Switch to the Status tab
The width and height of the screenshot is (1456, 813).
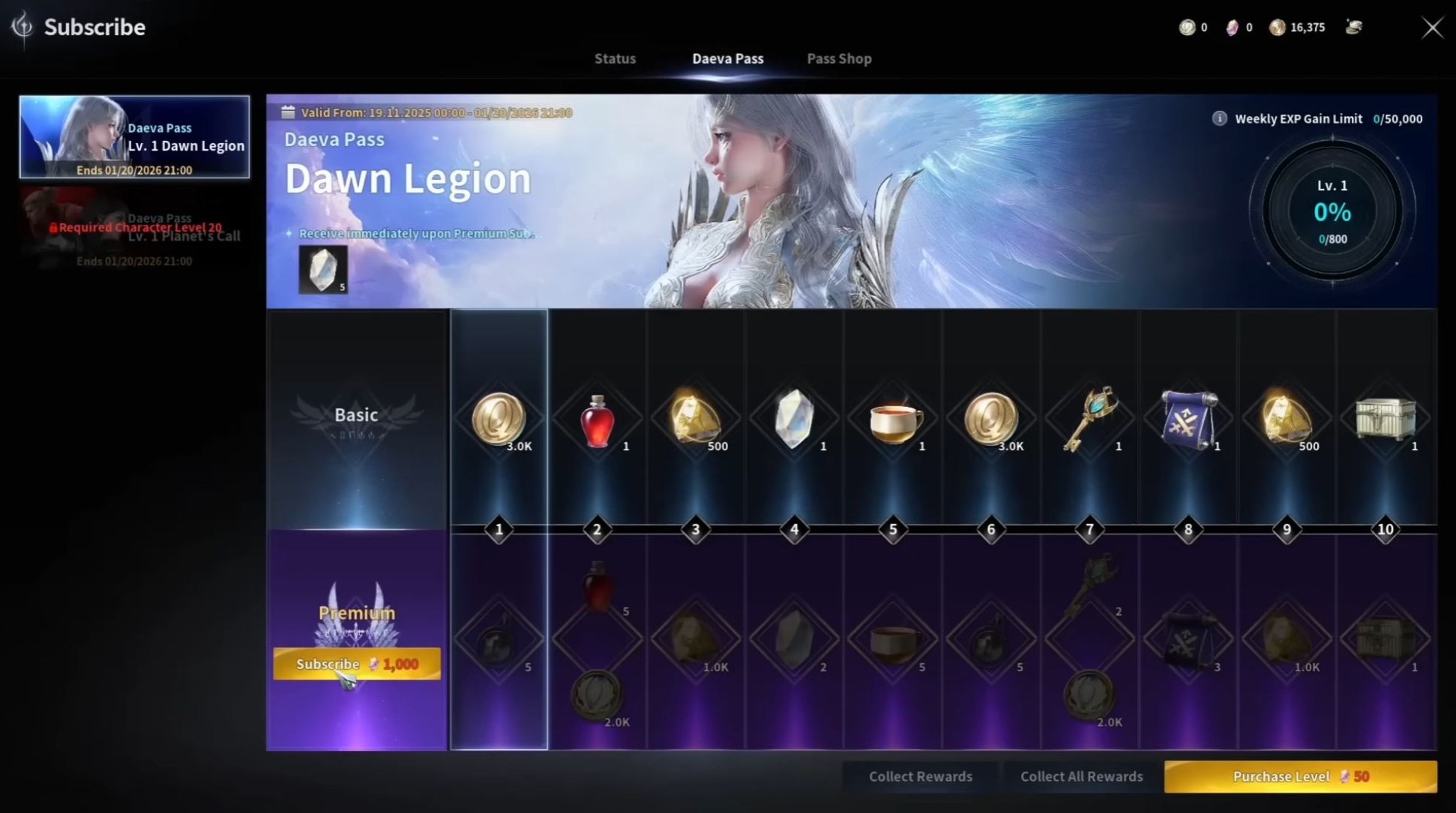[x=615, y=58]
